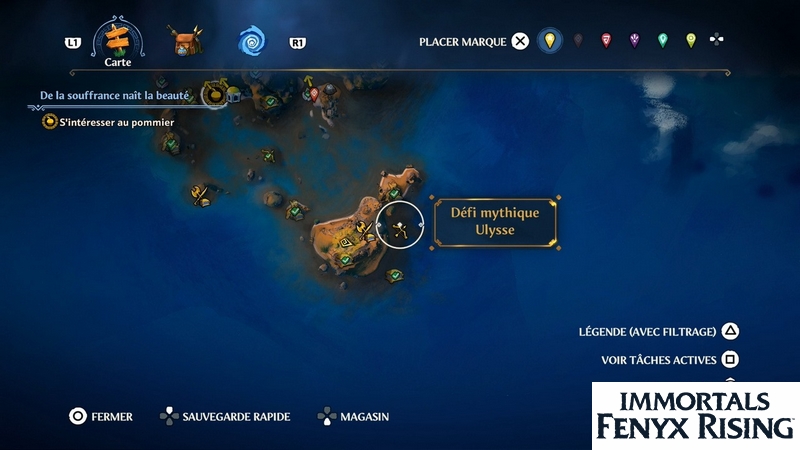The height and width of the screenshot is (450, 800).
Task: Choose the purple map marker pin
Action: click(634, 41)
